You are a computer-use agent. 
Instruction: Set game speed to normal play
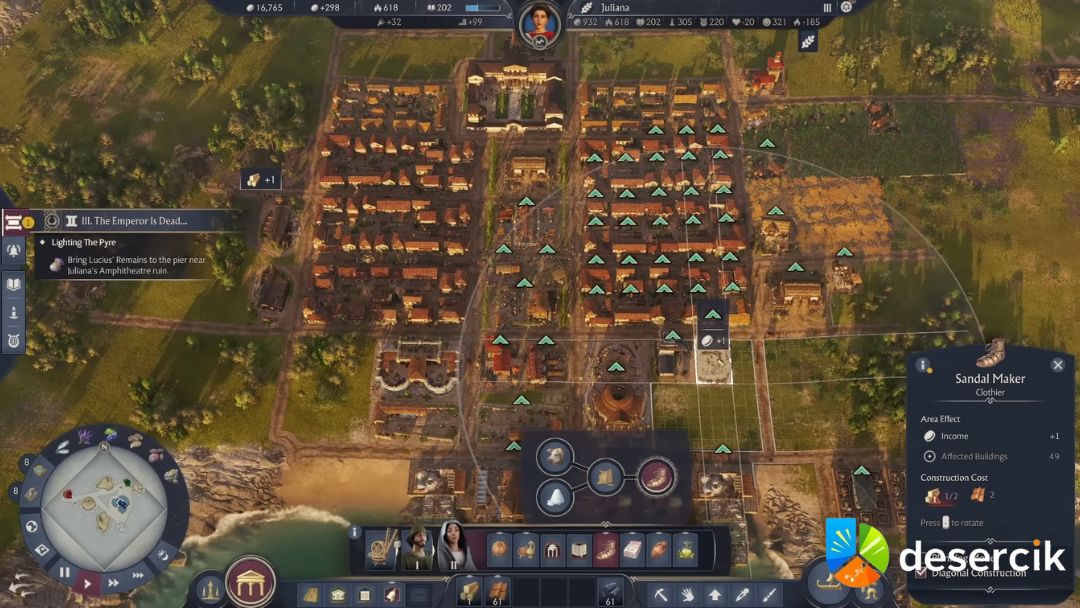[88, 582]
